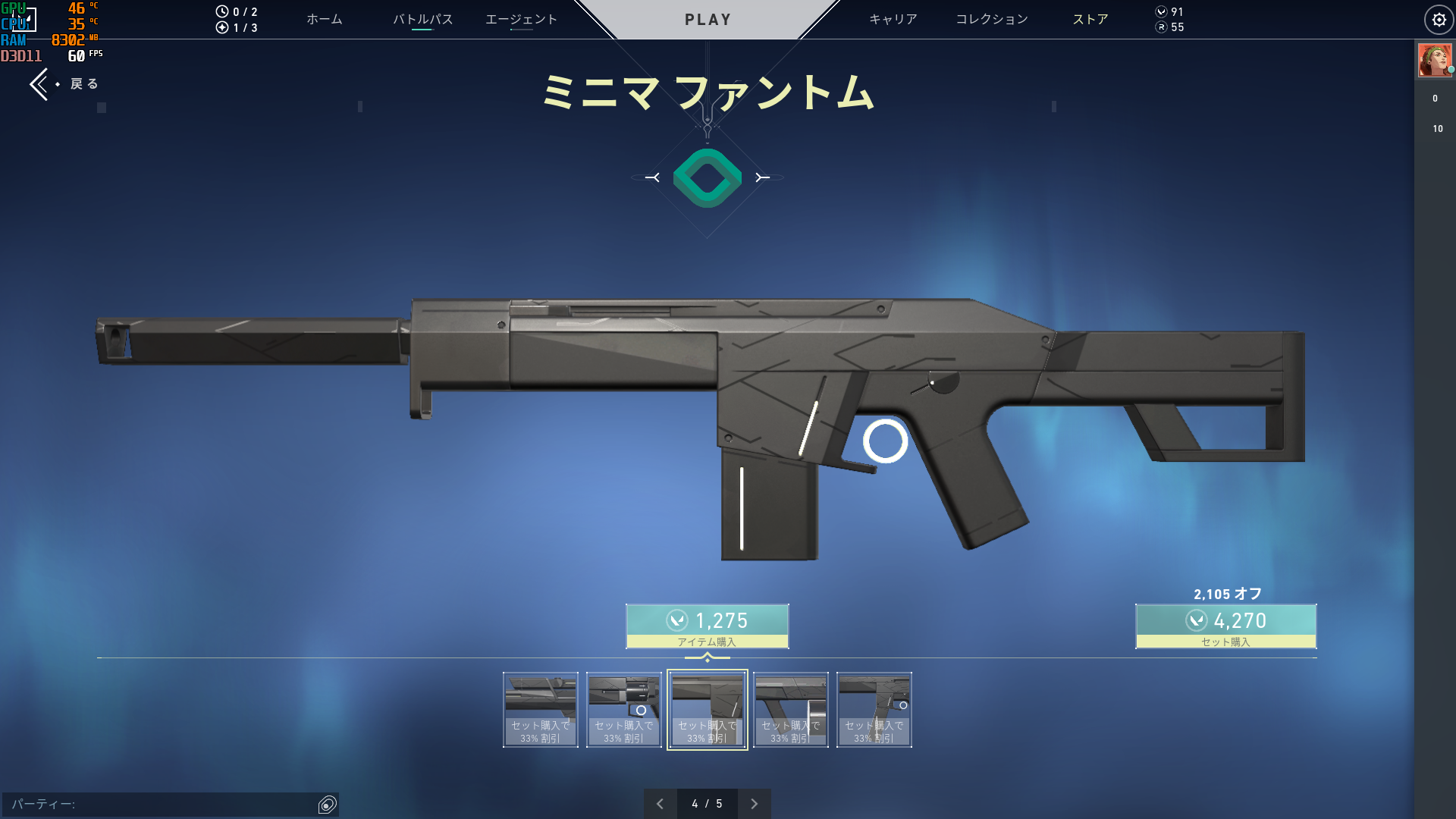
Task: Click the Radianite Points currency icon
Action: (1159, 27)
